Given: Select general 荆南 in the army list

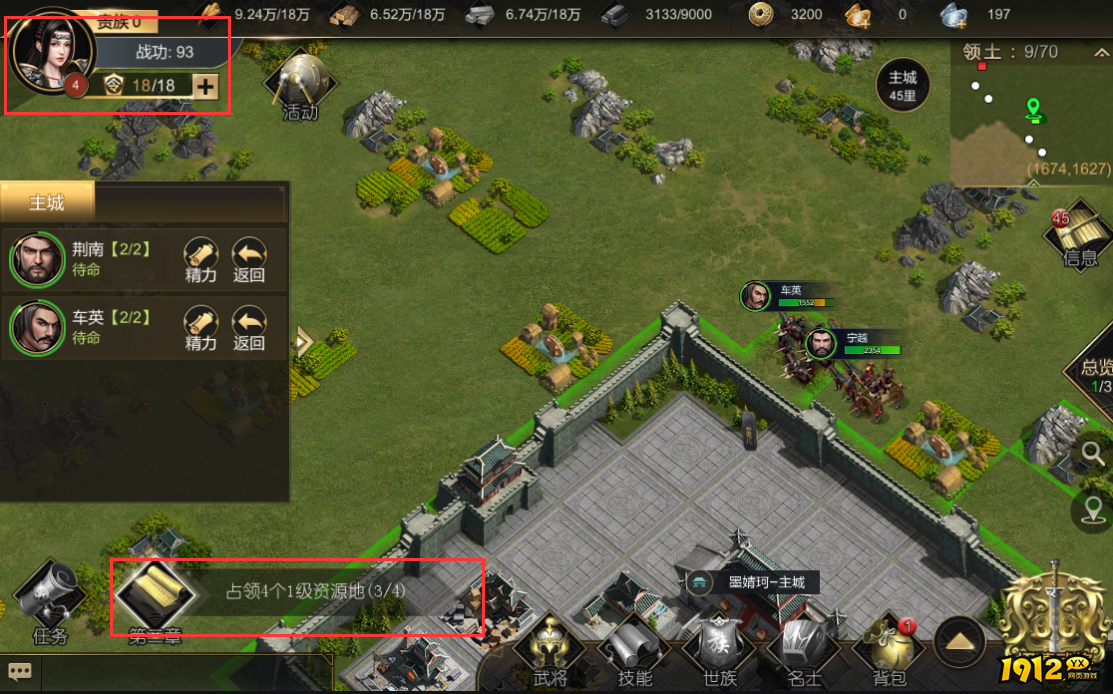Looking at the screenshot, I should tap(36, 260).
